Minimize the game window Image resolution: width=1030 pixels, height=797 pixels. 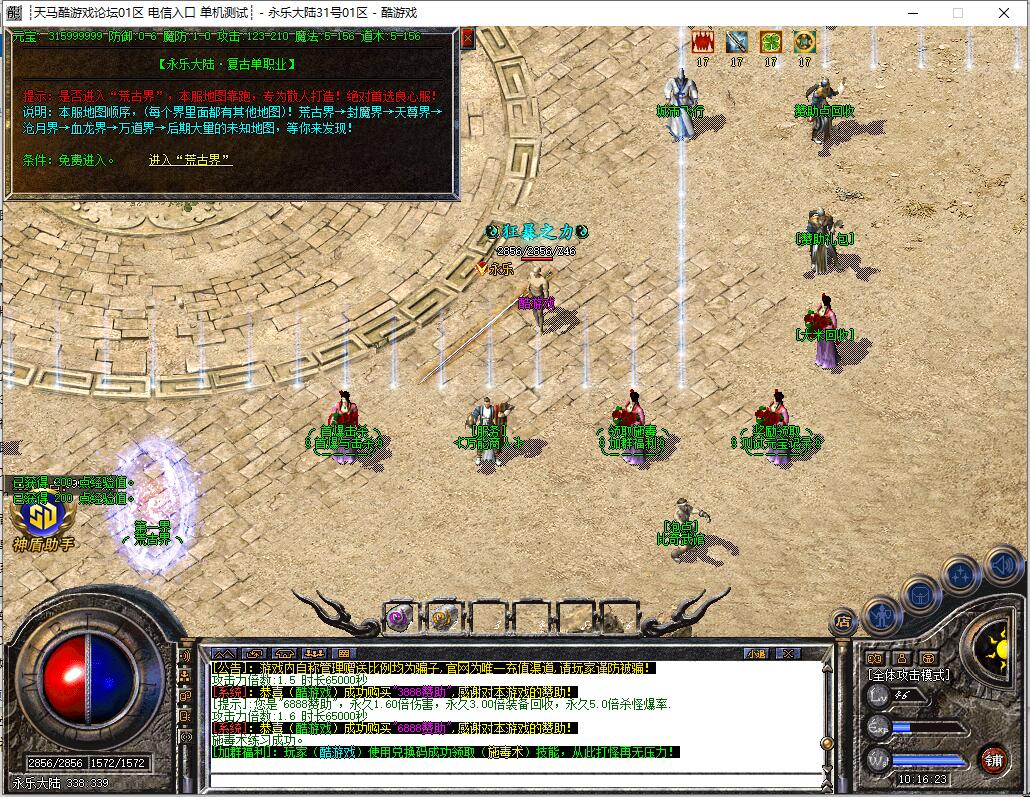click(912, 13)
